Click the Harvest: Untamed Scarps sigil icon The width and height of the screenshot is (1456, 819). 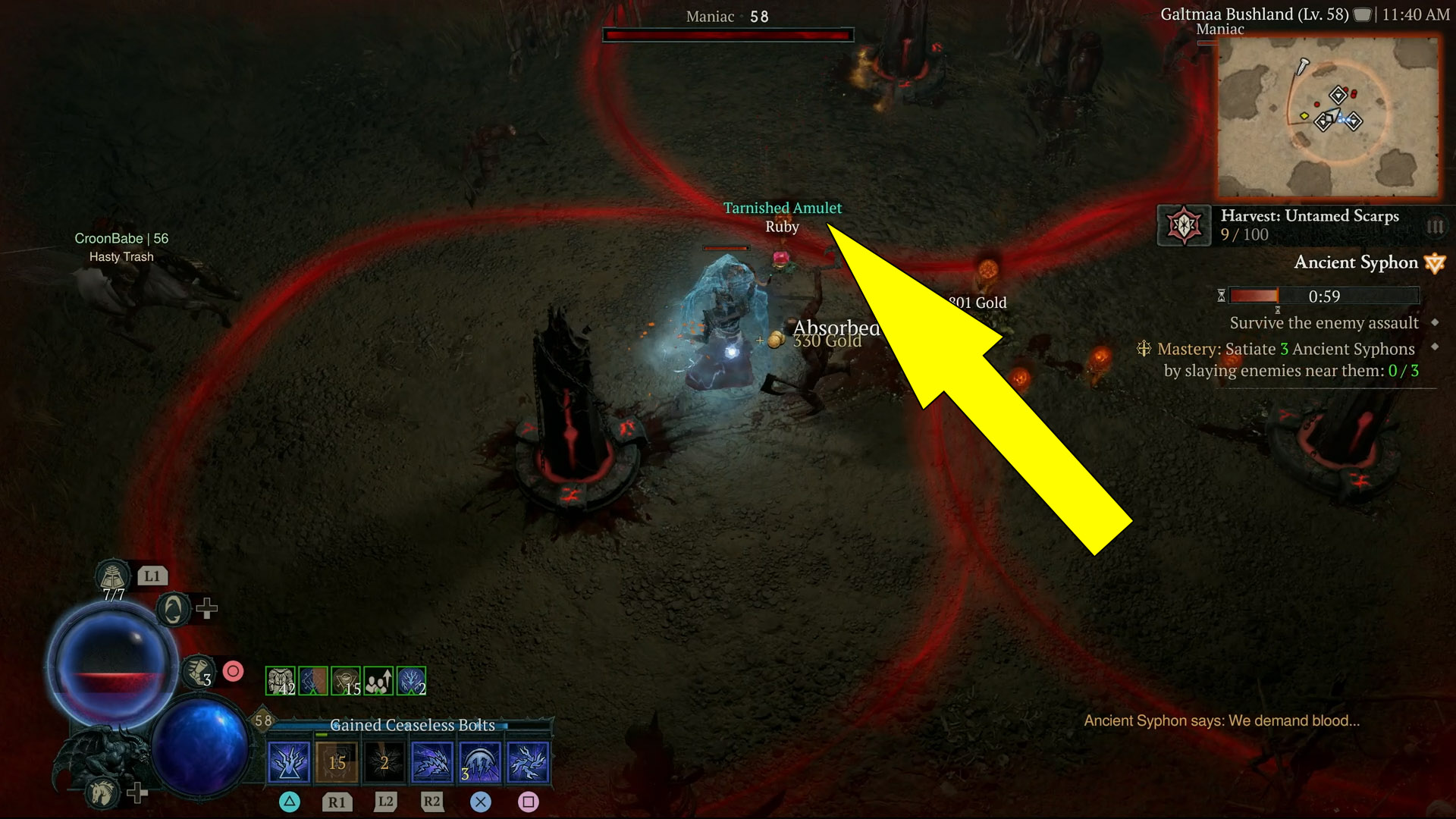(1183, 226)
